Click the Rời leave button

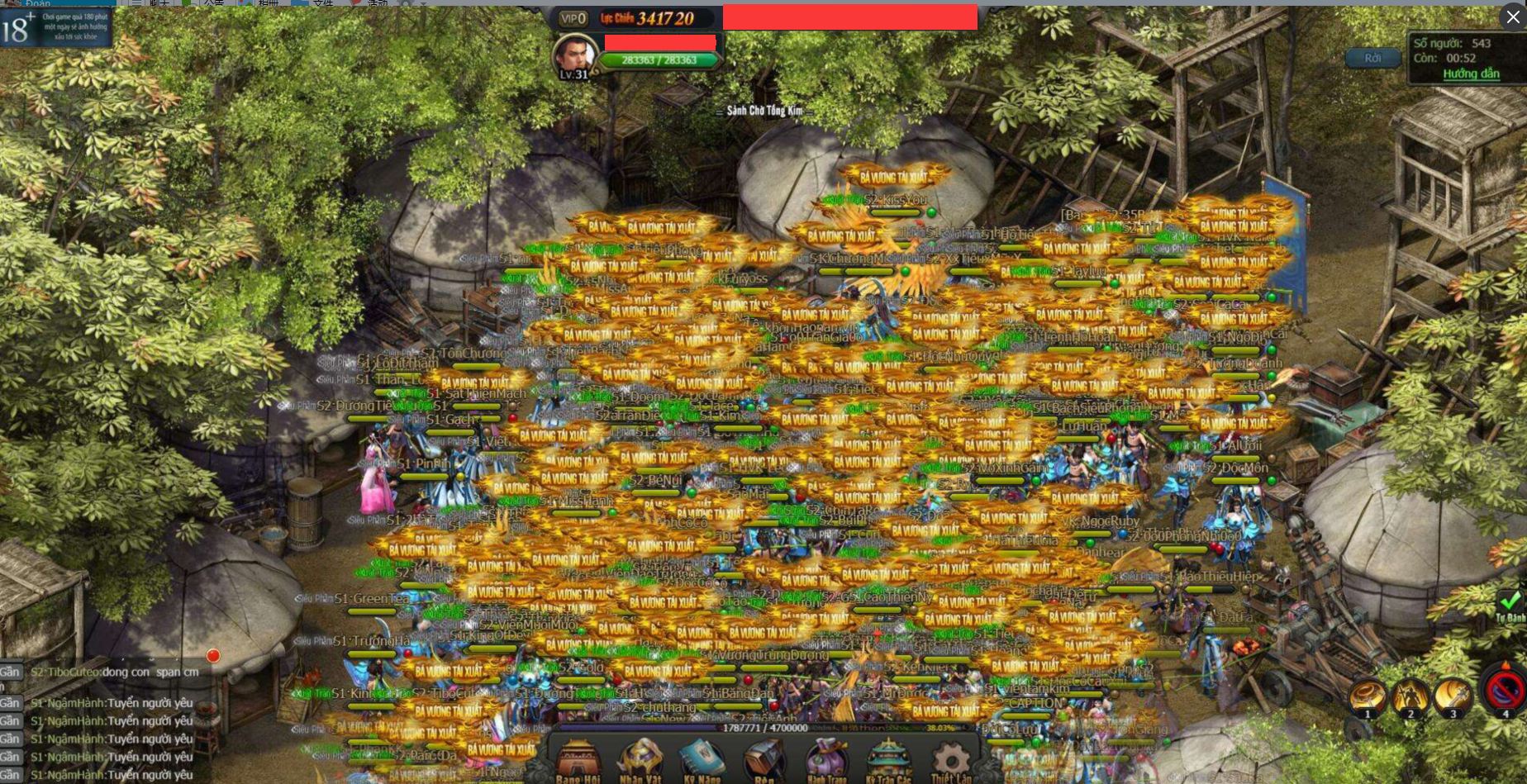click(1372, 58)
